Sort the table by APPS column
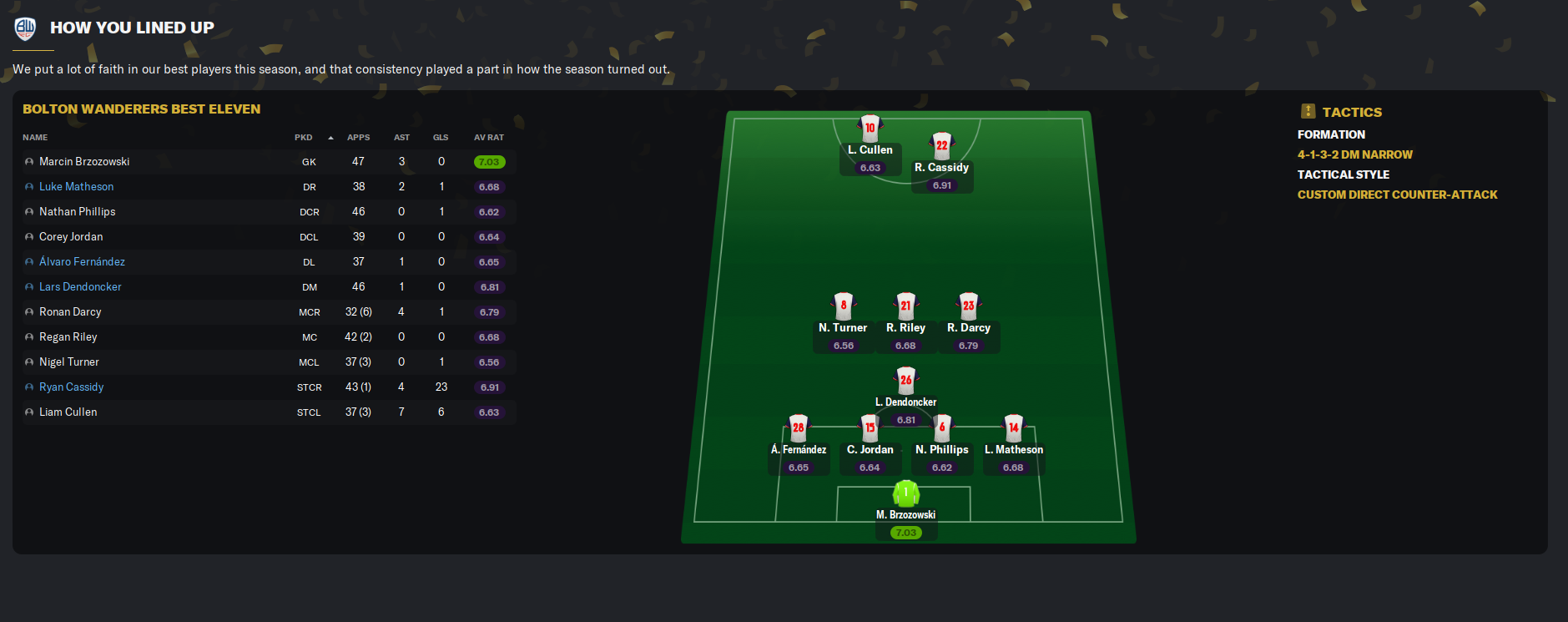1568x622 pixels. [359, 138]
